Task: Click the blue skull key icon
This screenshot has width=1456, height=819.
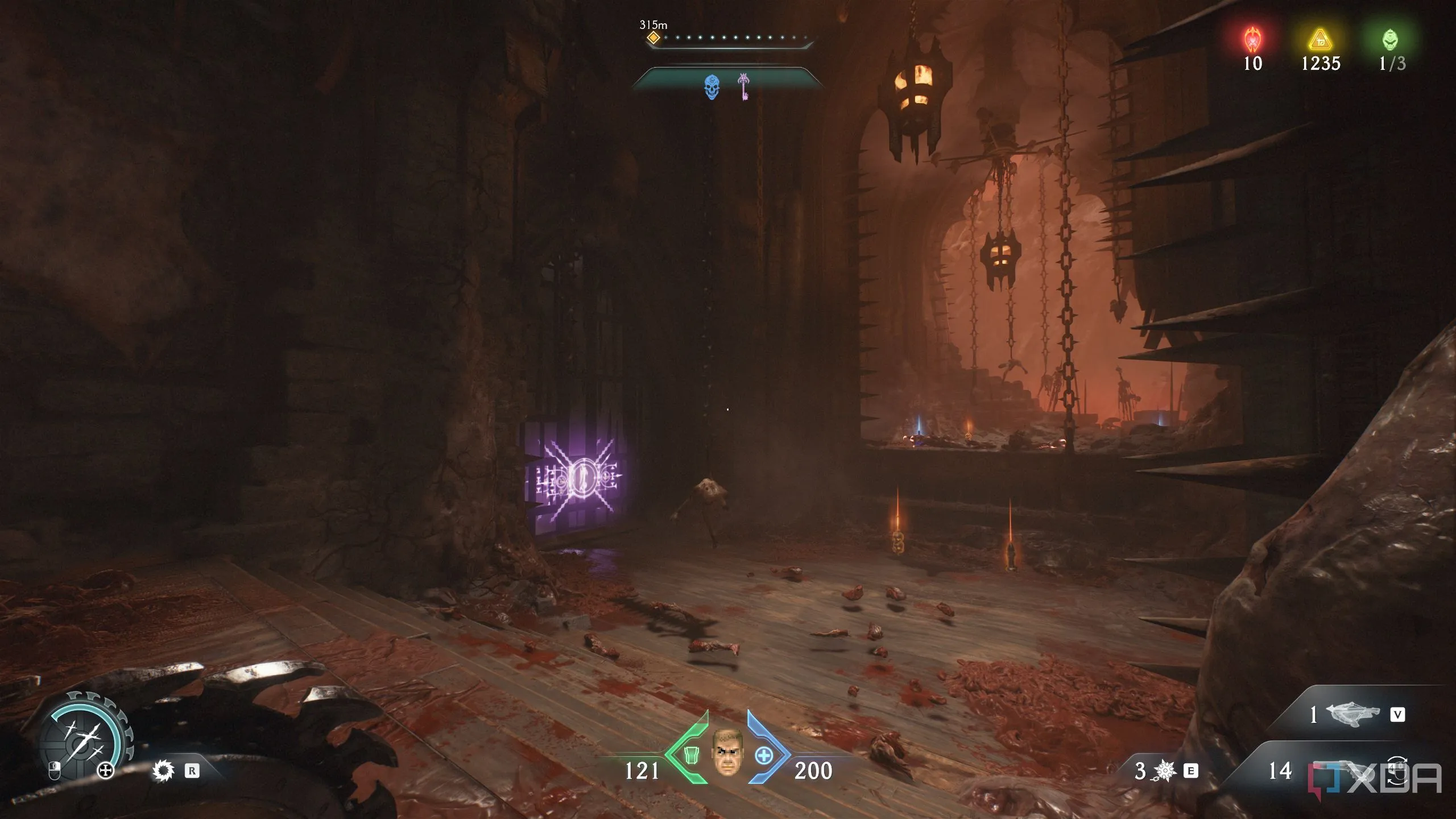Action: tap(712, 88)
